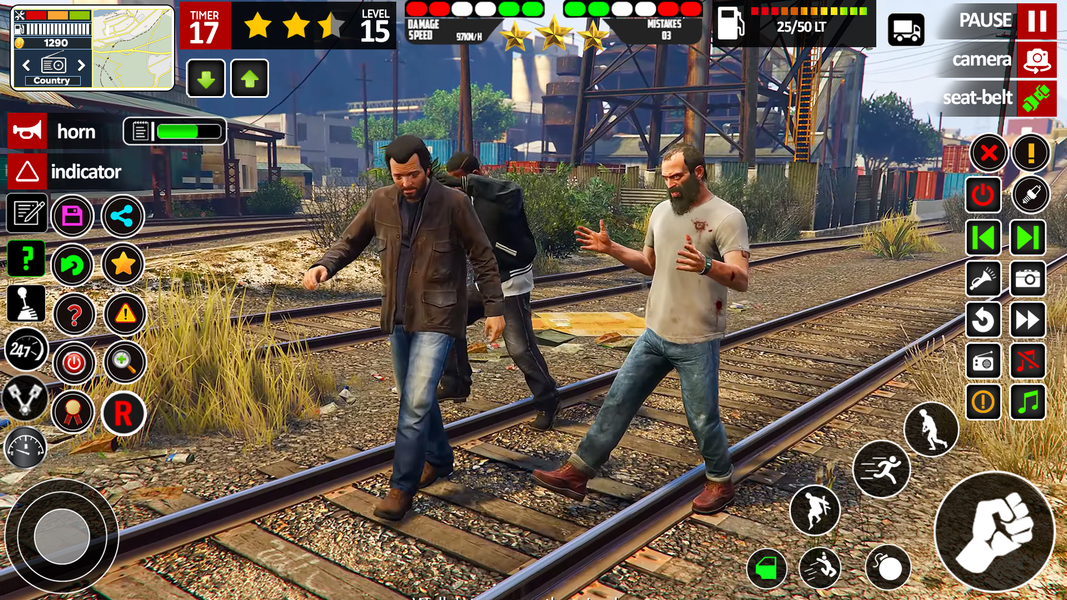Throw a punch with the fist button
This screenshot has width=1067, height=600.
click(x=994, y=531)
